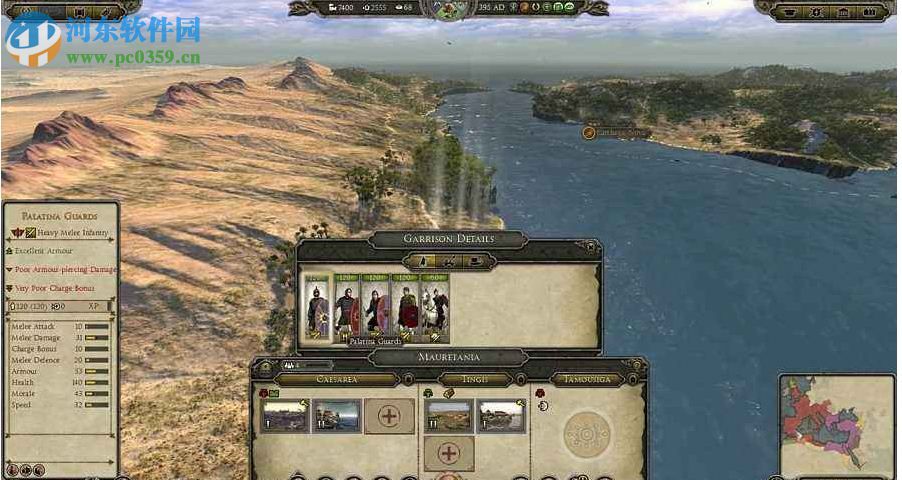
Task: Click the Tamousiga circular settlement emblem
Action: 586,434
